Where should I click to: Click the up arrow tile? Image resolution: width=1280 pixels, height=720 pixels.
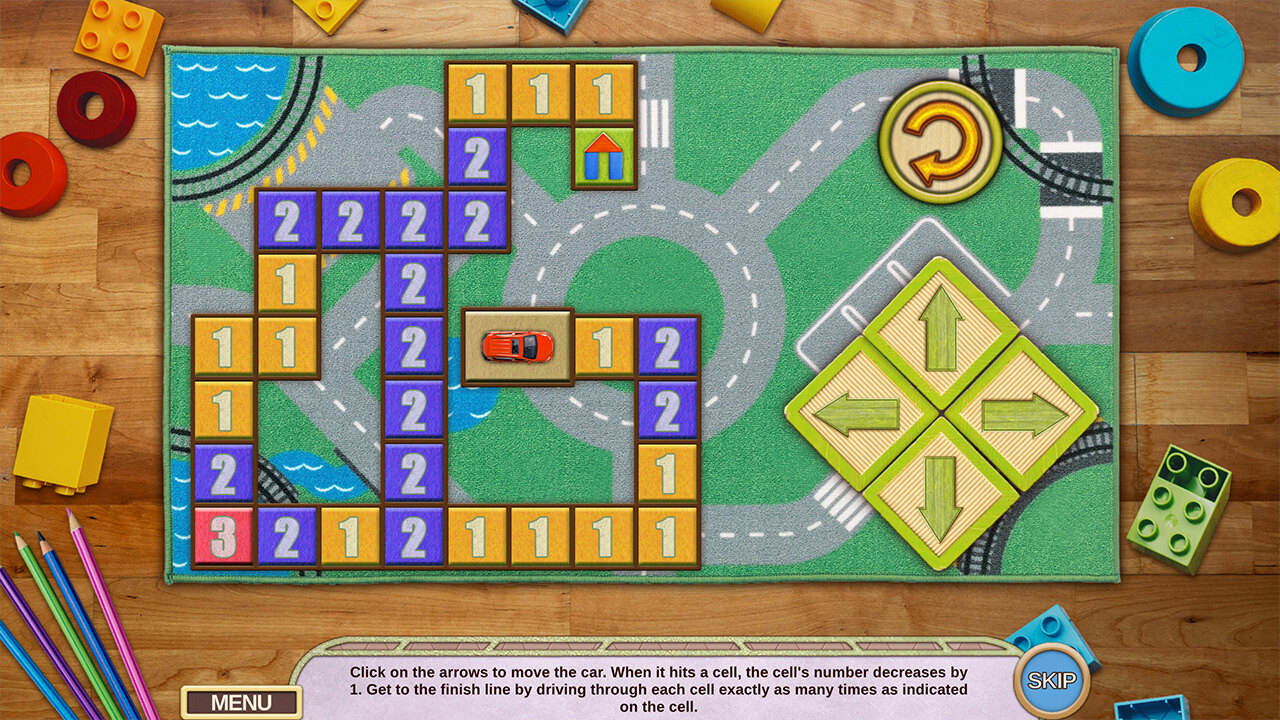[941, 330]
